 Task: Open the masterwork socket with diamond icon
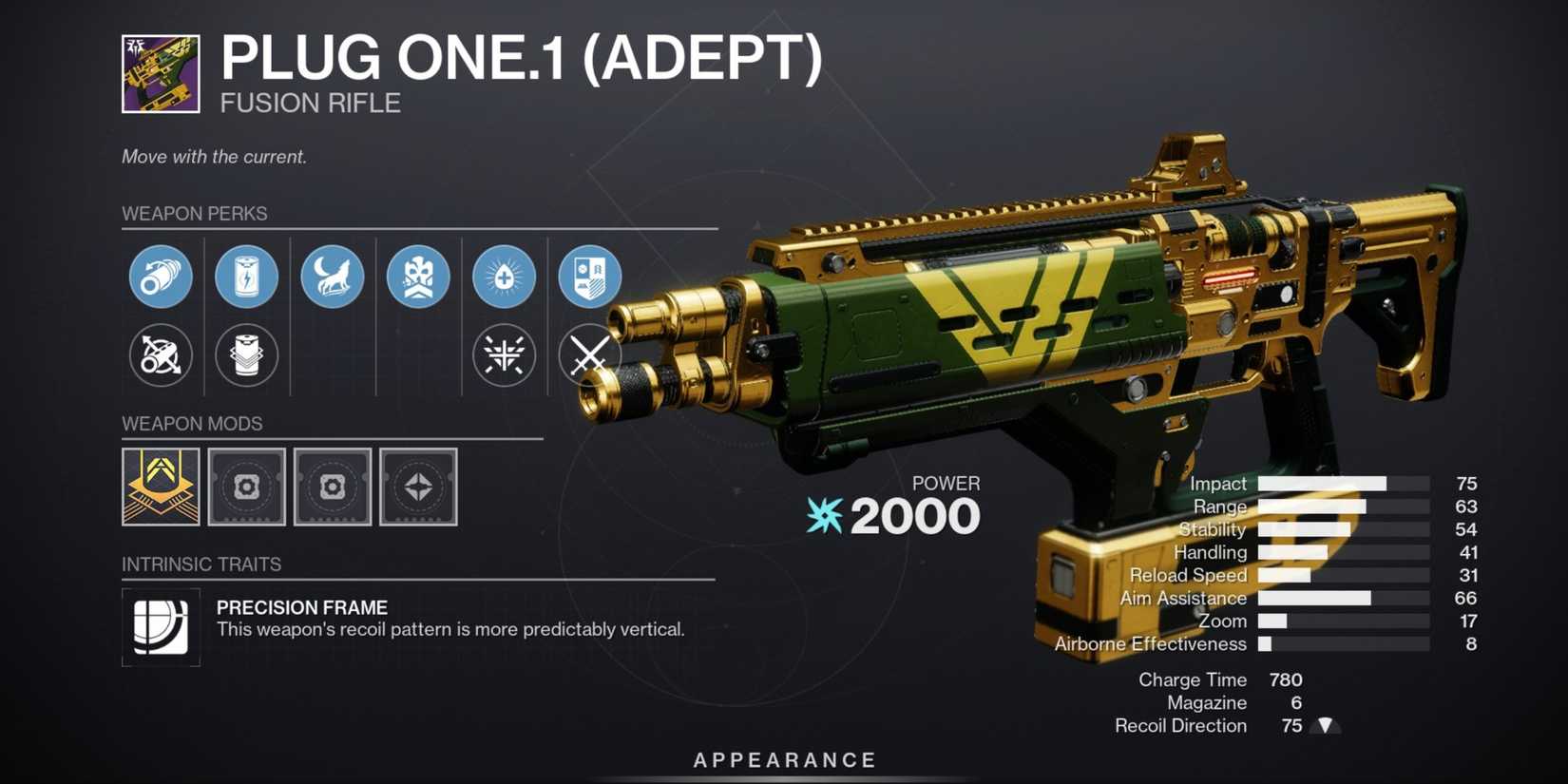418,488
